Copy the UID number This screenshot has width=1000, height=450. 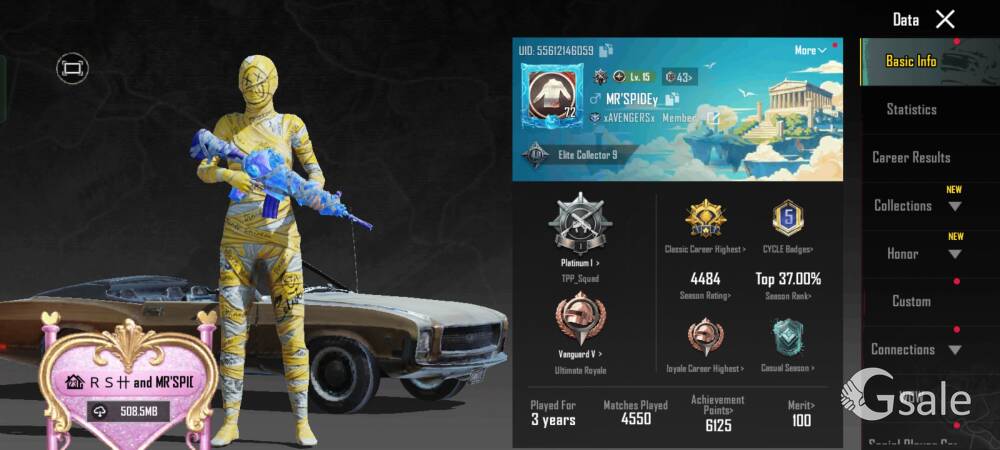point(607,50)
